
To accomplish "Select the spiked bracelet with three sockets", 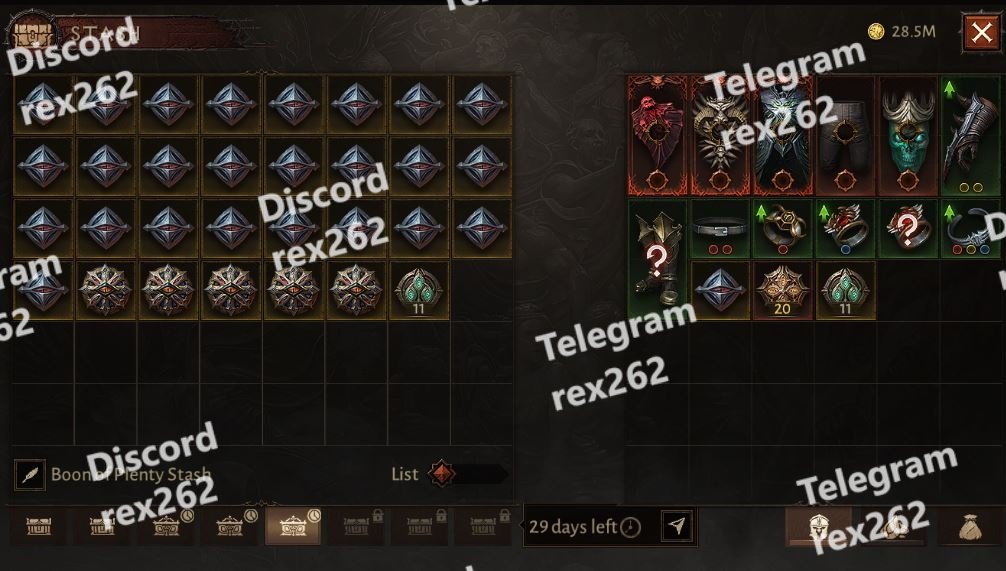I will 970,229.
